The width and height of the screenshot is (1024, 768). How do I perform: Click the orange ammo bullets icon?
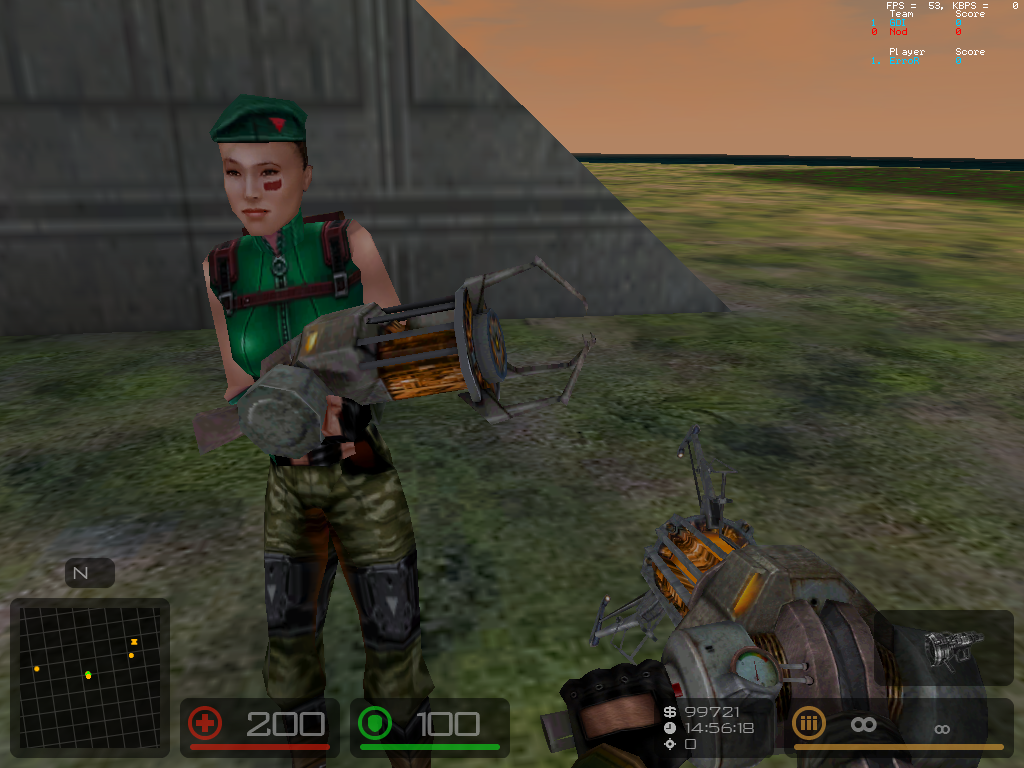pyautogui.click(x=809, y=723)
